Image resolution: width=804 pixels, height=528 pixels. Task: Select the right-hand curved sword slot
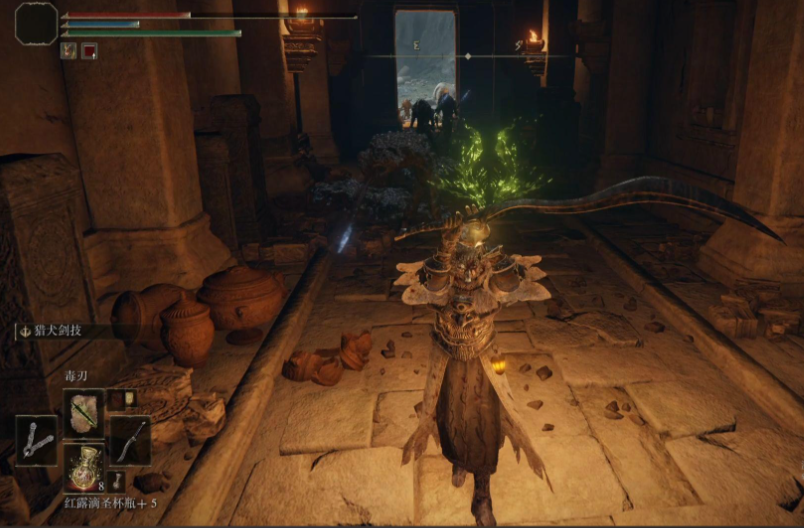130,440
